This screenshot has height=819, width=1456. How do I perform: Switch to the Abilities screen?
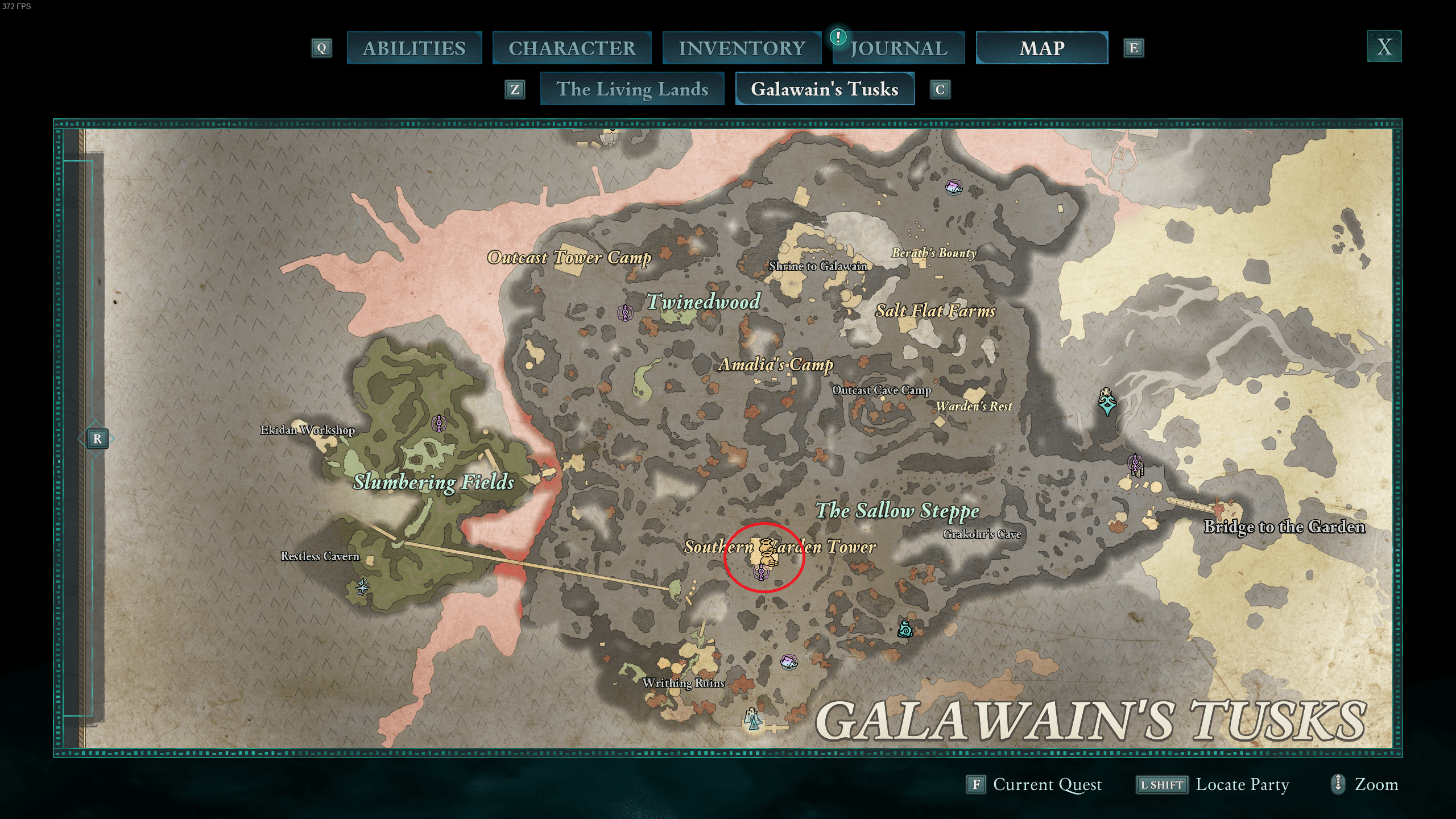[x=413, y=48]
